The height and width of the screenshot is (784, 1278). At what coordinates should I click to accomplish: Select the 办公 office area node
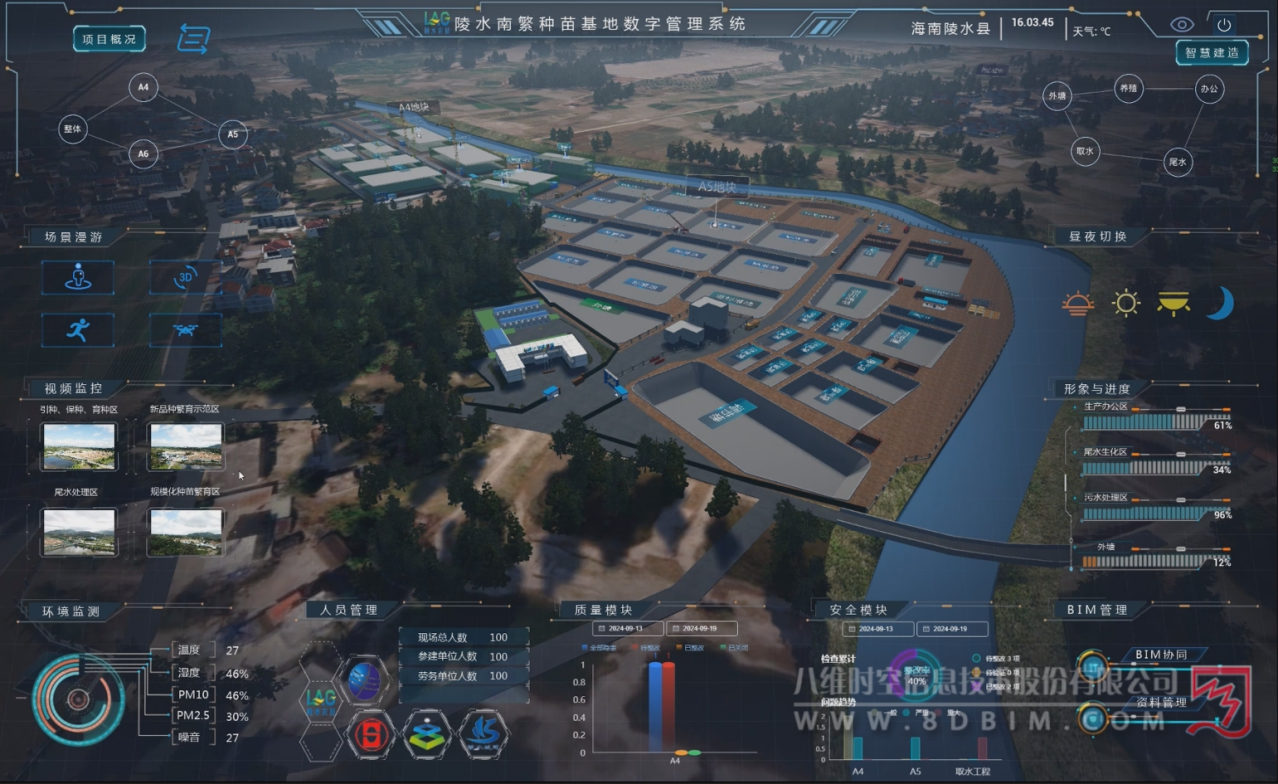tap(1209, 89)
